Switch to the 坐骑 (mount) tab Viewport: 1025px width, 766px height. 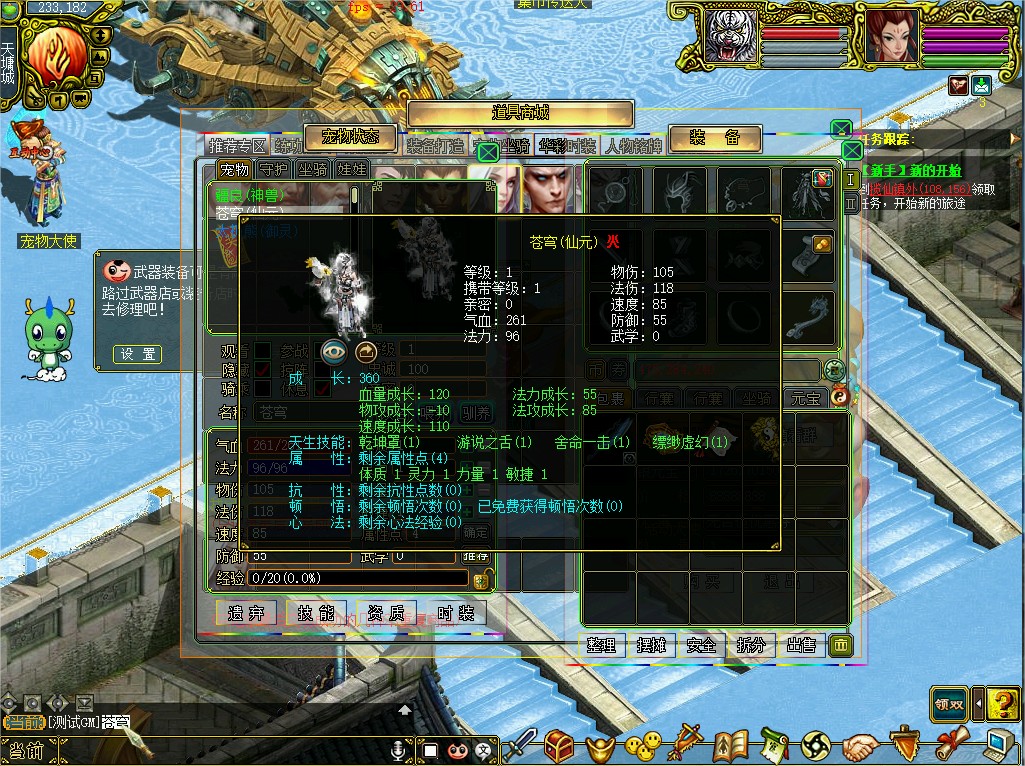313,170
